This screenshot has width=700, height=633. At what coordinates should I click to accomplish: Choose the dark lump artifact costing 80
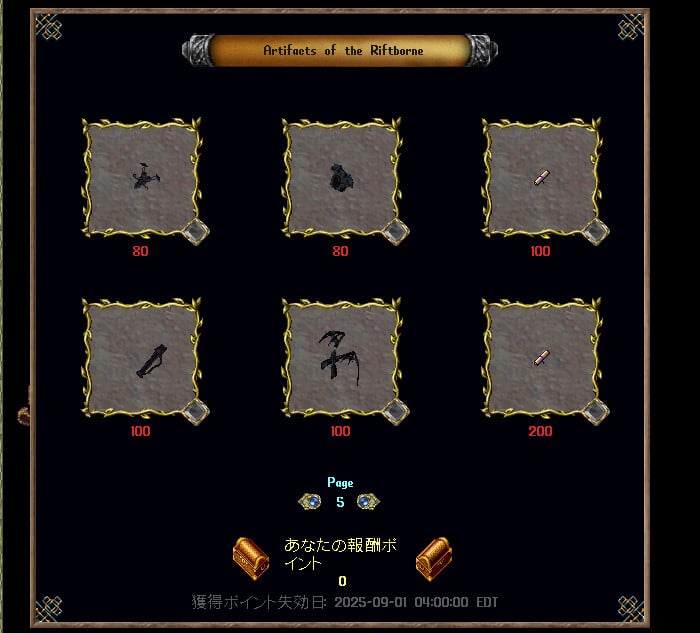[x=341, y=178]
